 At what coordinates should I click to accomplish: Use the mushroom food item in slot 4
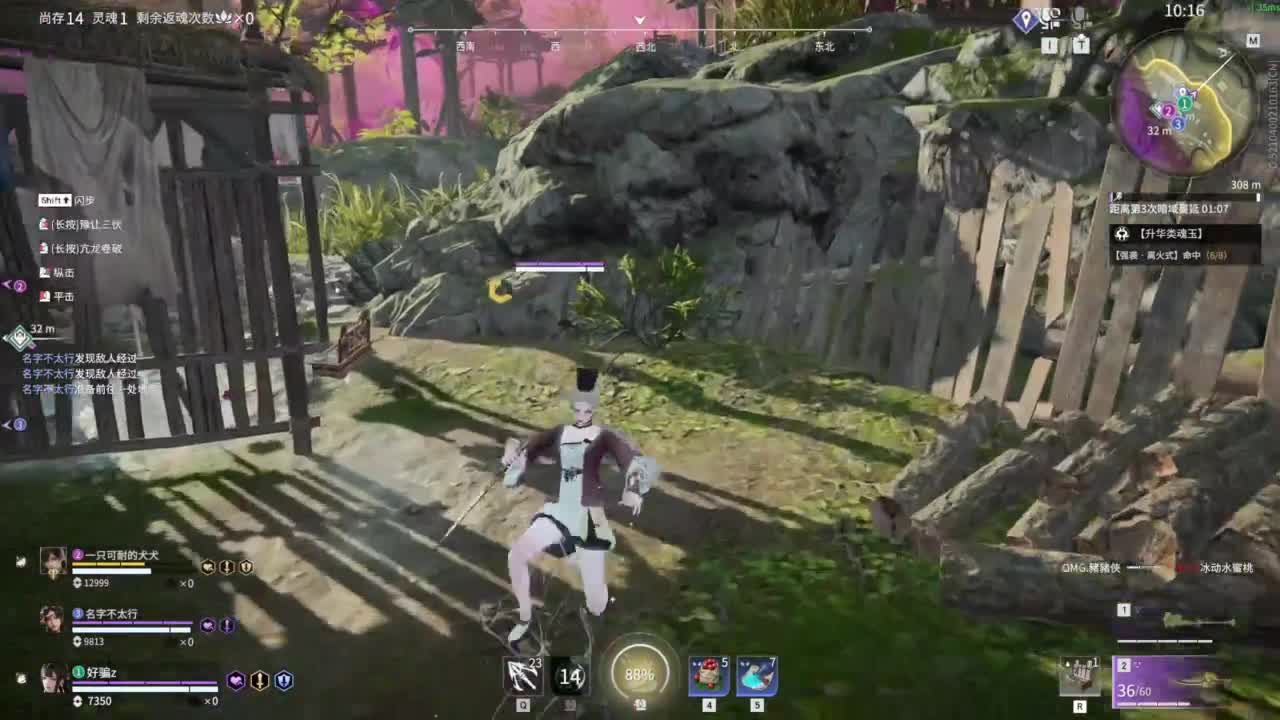707,676
